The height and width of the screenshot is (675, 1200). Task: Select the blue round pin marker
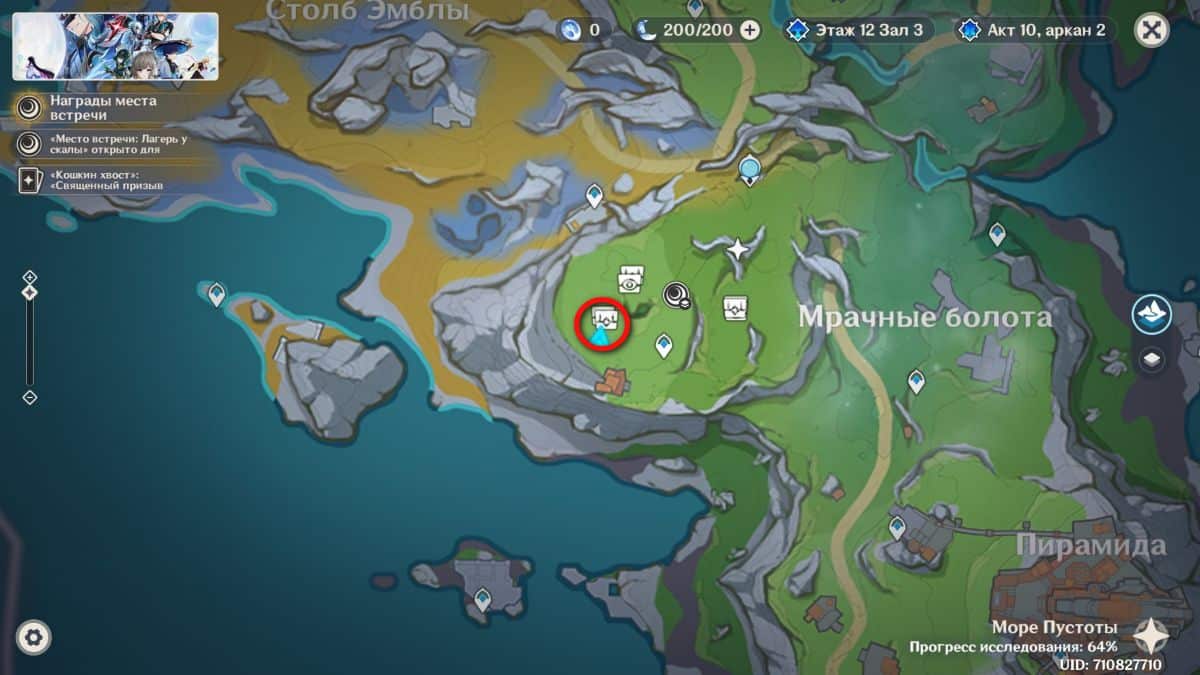coord(749,170)
